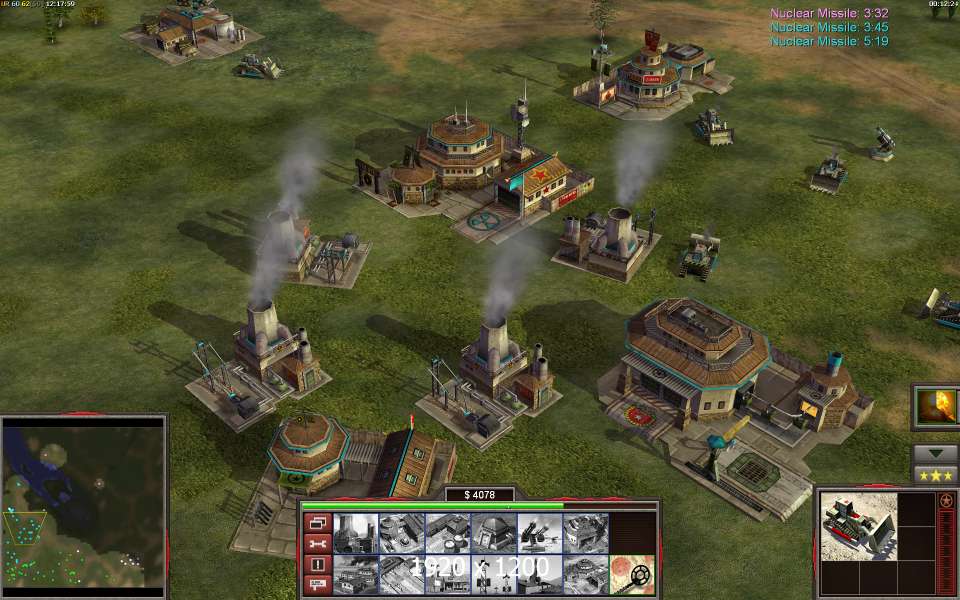Image resolution: width=960 pixels, height=600 pixels.
Task: Select the Command Center build icon
Action: click(585, 575)
